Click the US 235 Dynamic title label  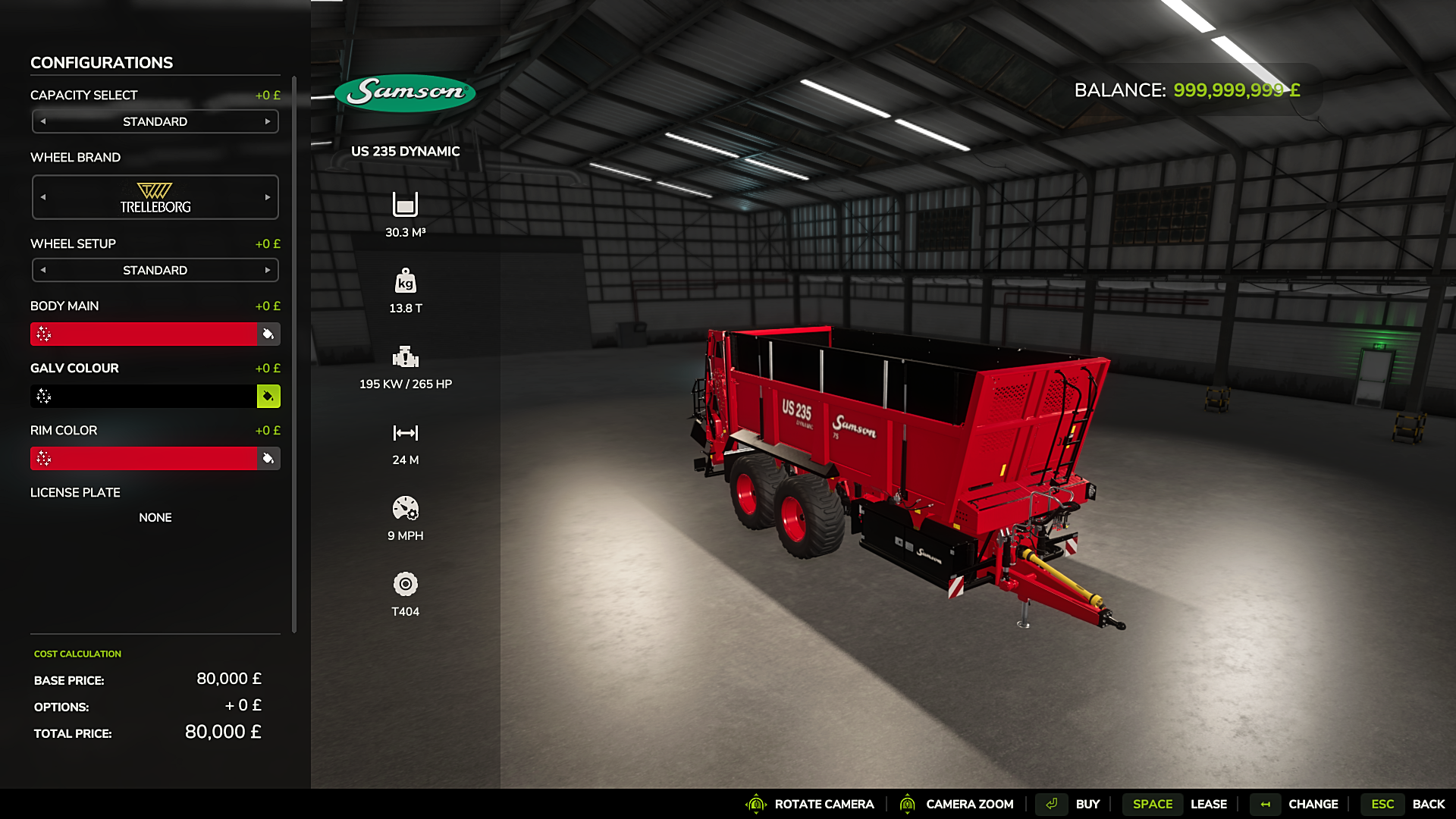pyautogui.click(x=404, y=151)
